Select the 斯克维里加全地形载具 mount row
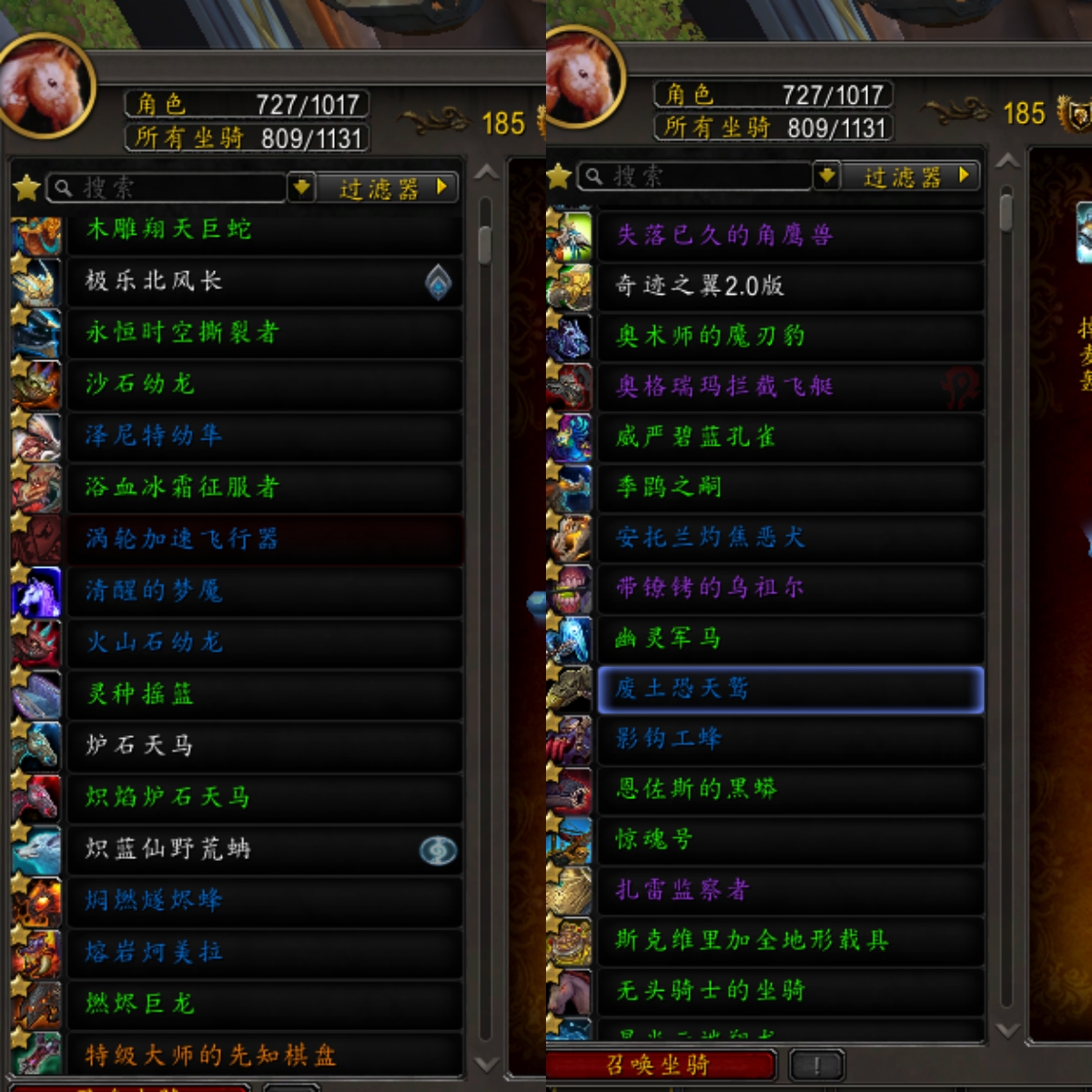This screenshot has width=1092, height=1092. point(790,940)
